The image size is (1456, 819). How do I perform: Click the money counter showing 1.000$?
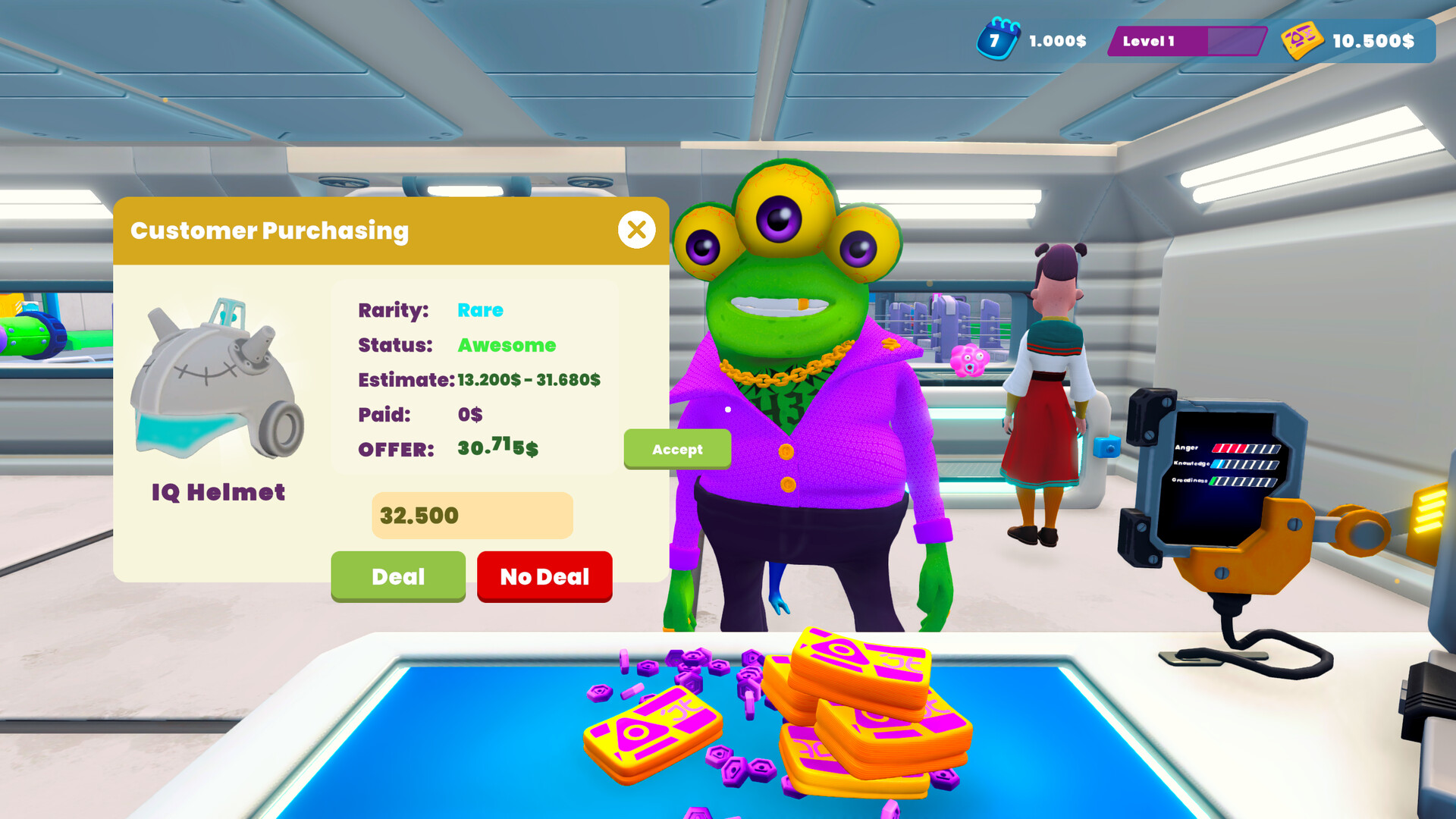pos(1057,42)
